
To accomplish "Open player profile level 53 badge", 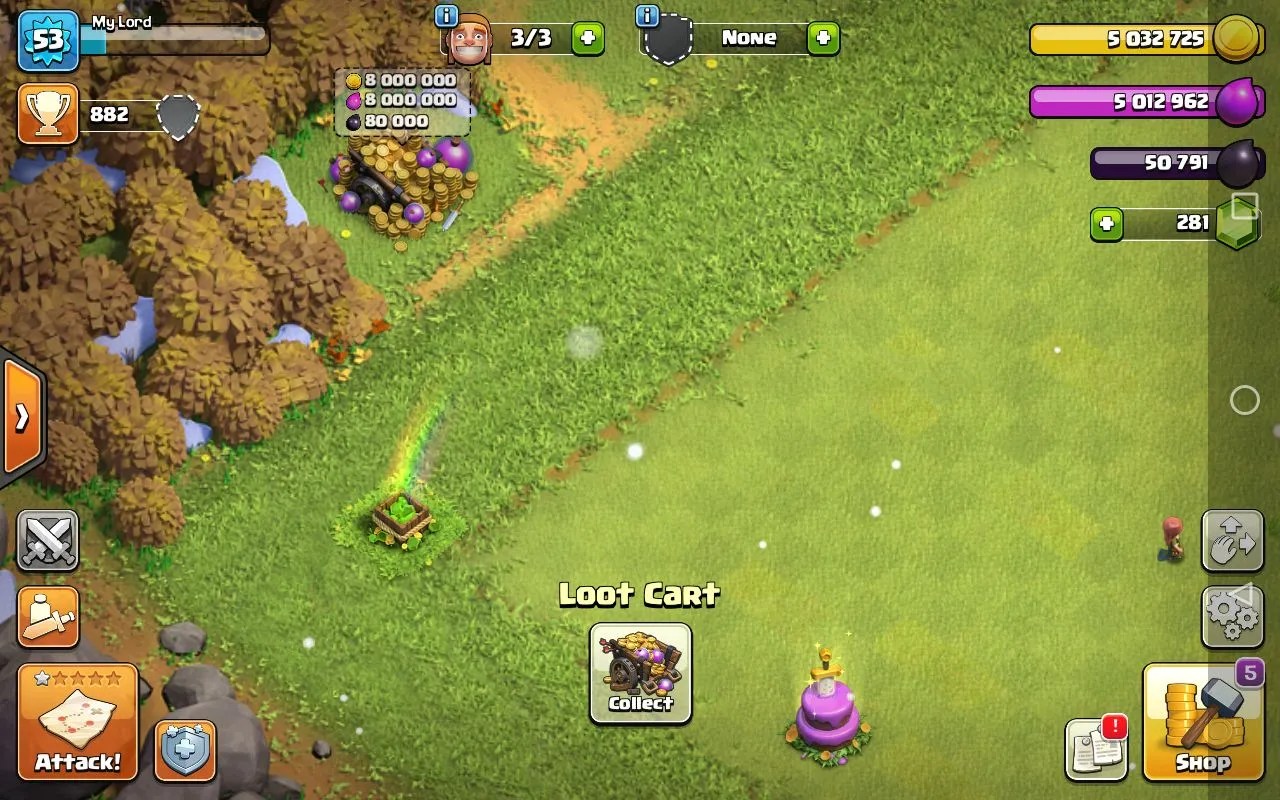I will (x=48, y=42).
